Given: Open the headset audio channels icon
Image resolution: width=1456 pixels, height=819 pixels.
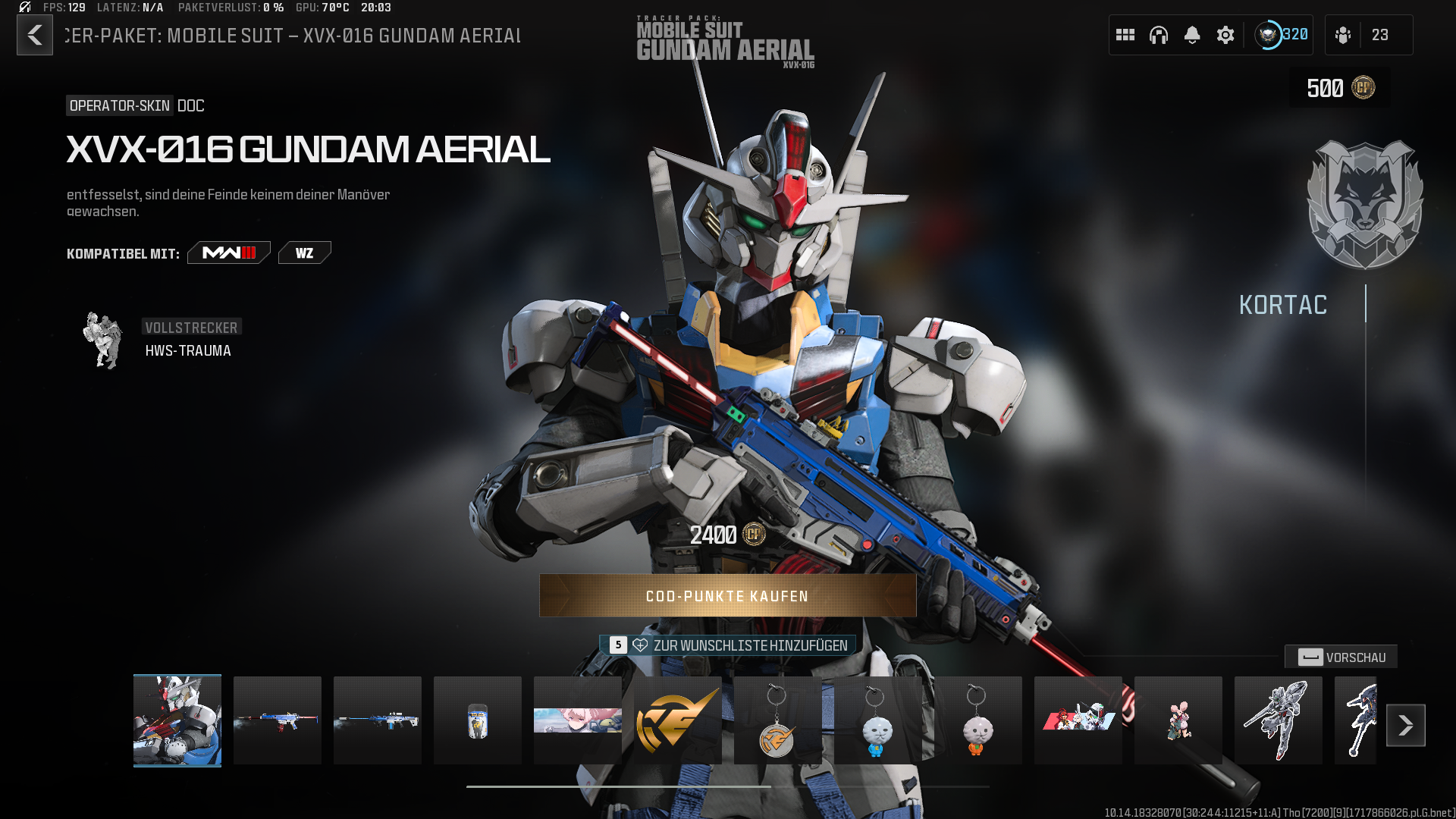Looking at the screenshot, I should click(1159, 35).
